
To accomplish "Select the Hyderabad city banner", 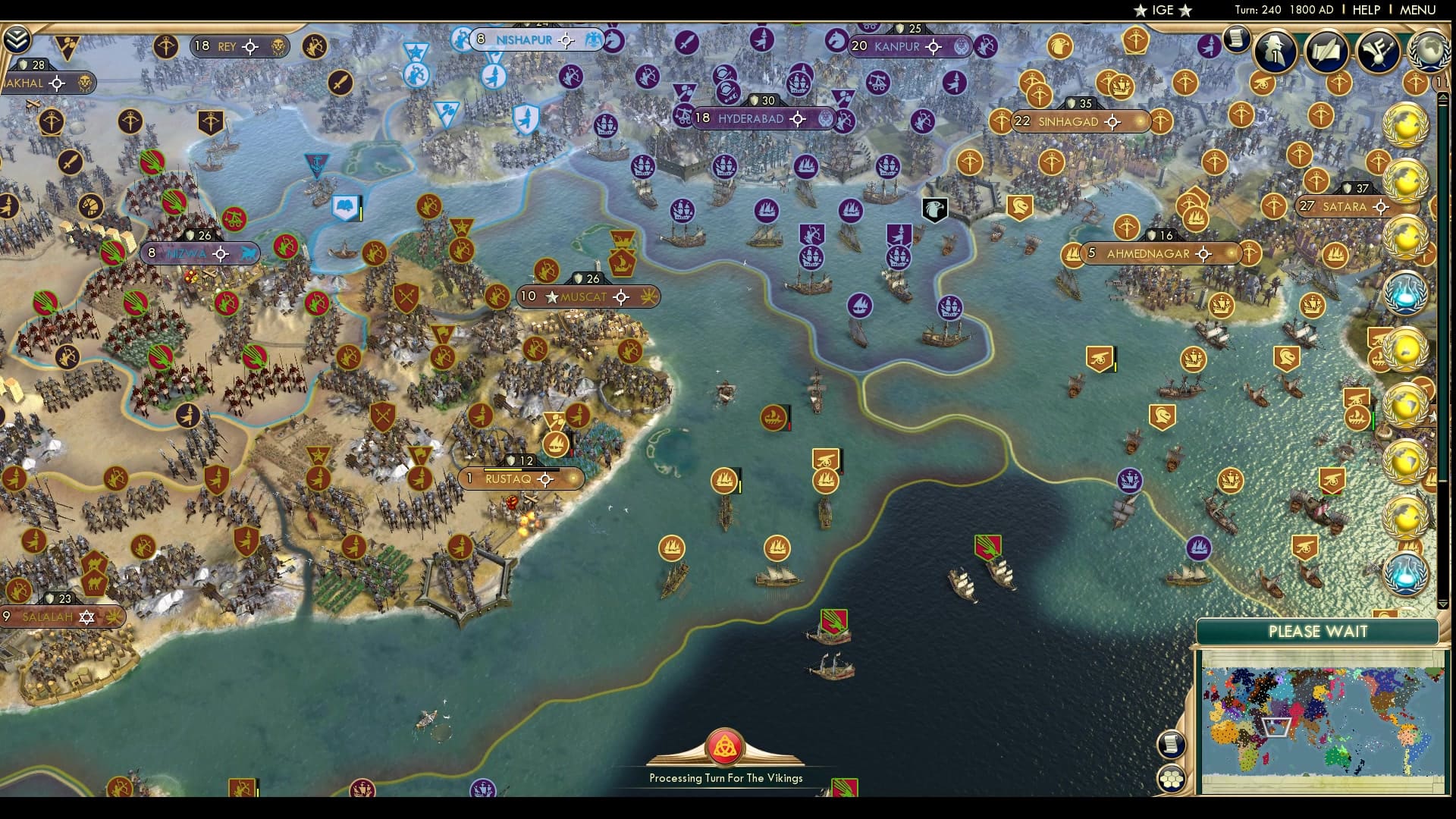I will pos(762,118).
